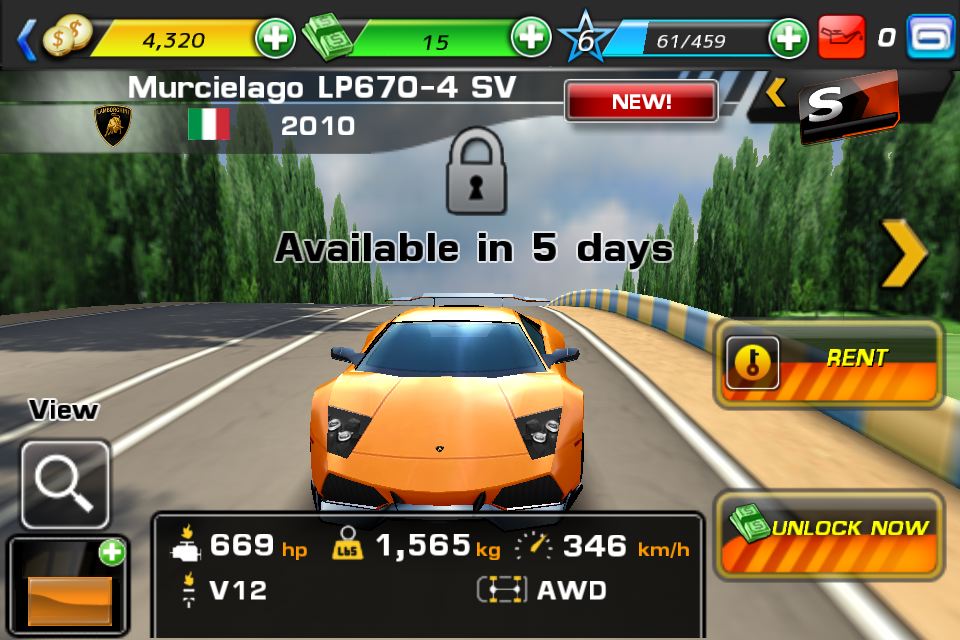Open the magnifier View button
960x640 pixels.
65,484
